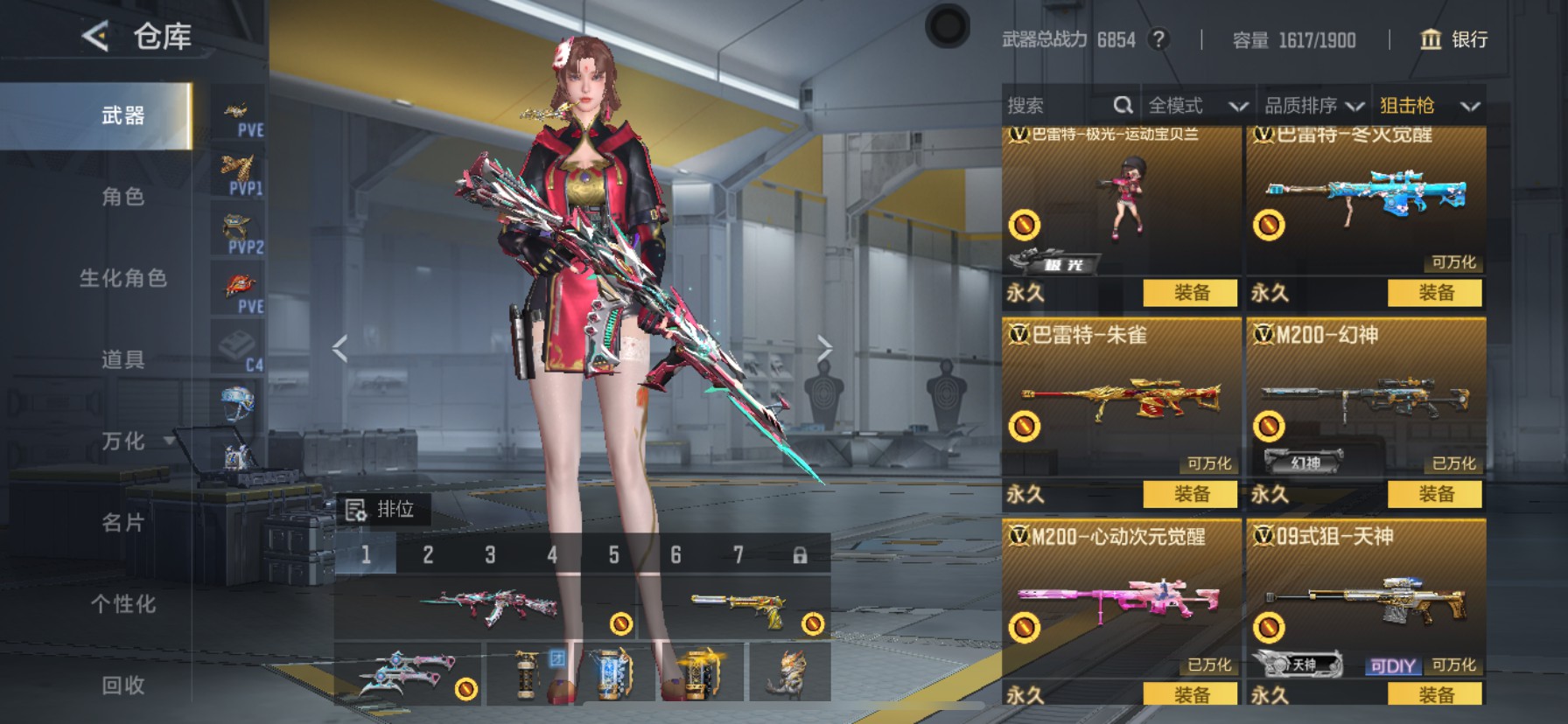Viewport: 1568px width, 724px height.
Task: Open the 名片 name card tab
Action: (x=122, y=523)
